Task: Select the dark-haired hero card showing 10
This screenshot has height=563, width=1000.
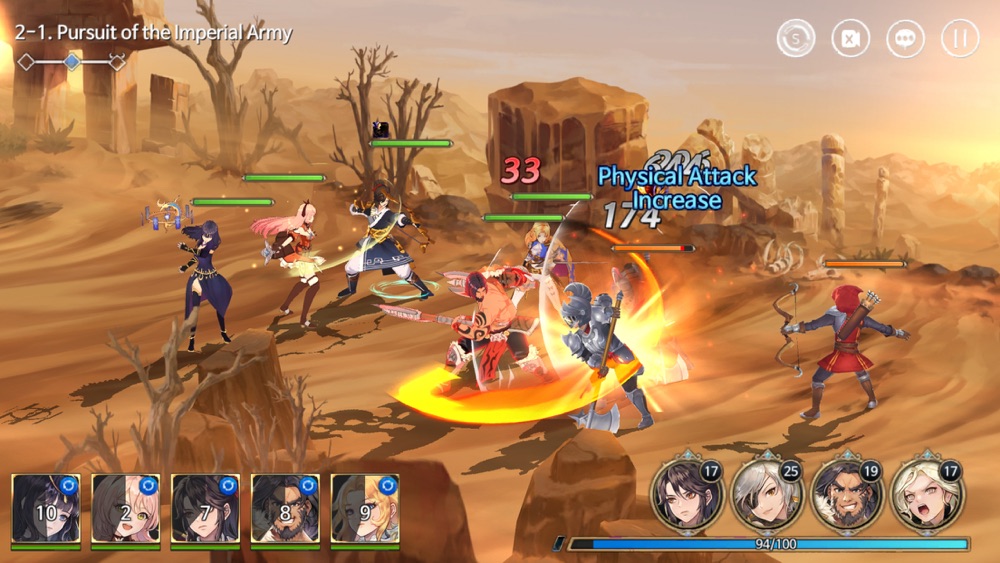Action: (46, 509)
